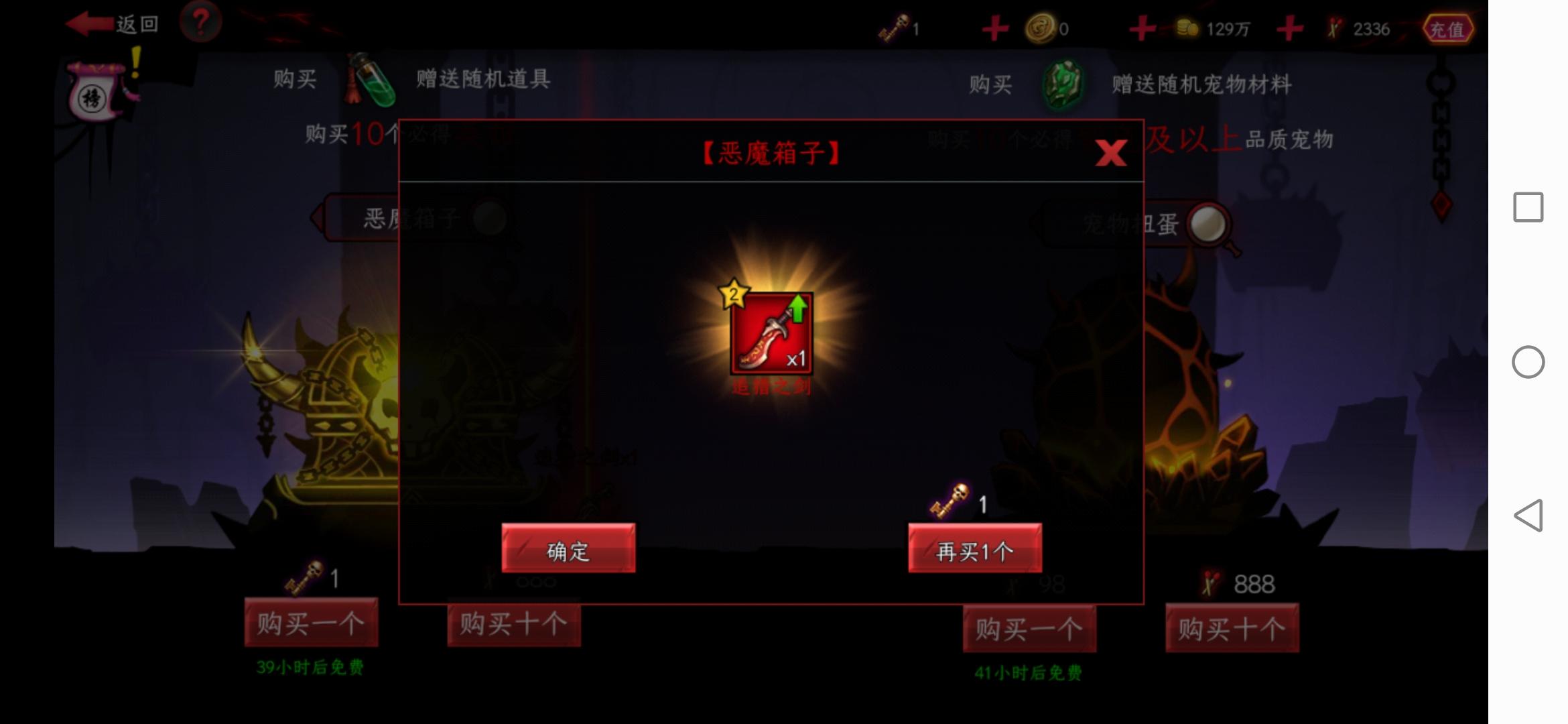Close the 恶魔箱子 dialog with the X

point(1112,153)
